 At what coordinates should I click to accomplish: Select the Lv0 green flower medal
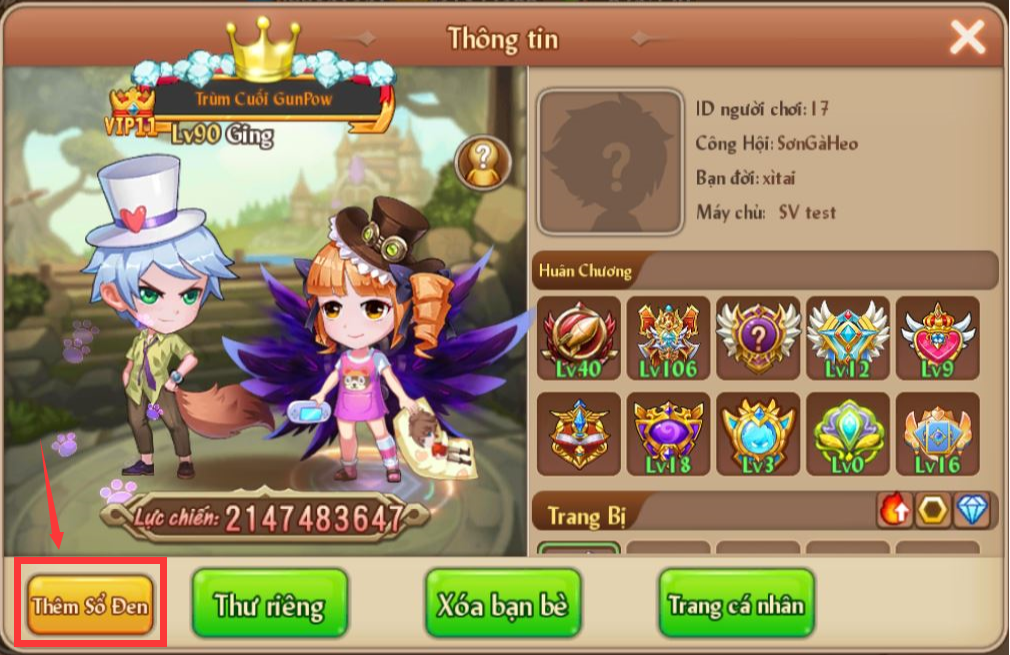tap(848, 433)
